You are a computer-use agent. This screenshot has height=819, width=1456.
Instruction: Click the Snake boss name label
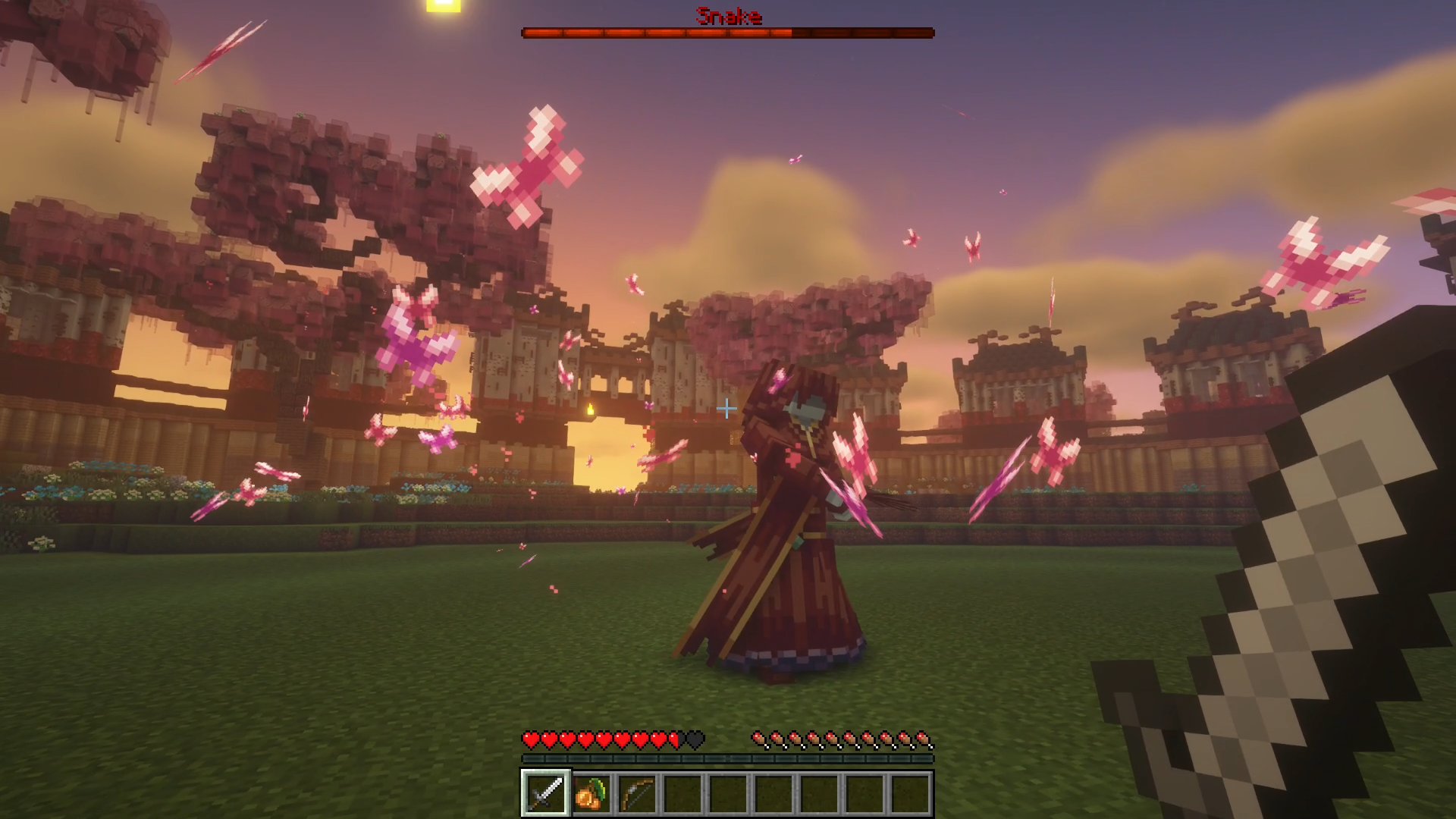[x=728, y=17]
